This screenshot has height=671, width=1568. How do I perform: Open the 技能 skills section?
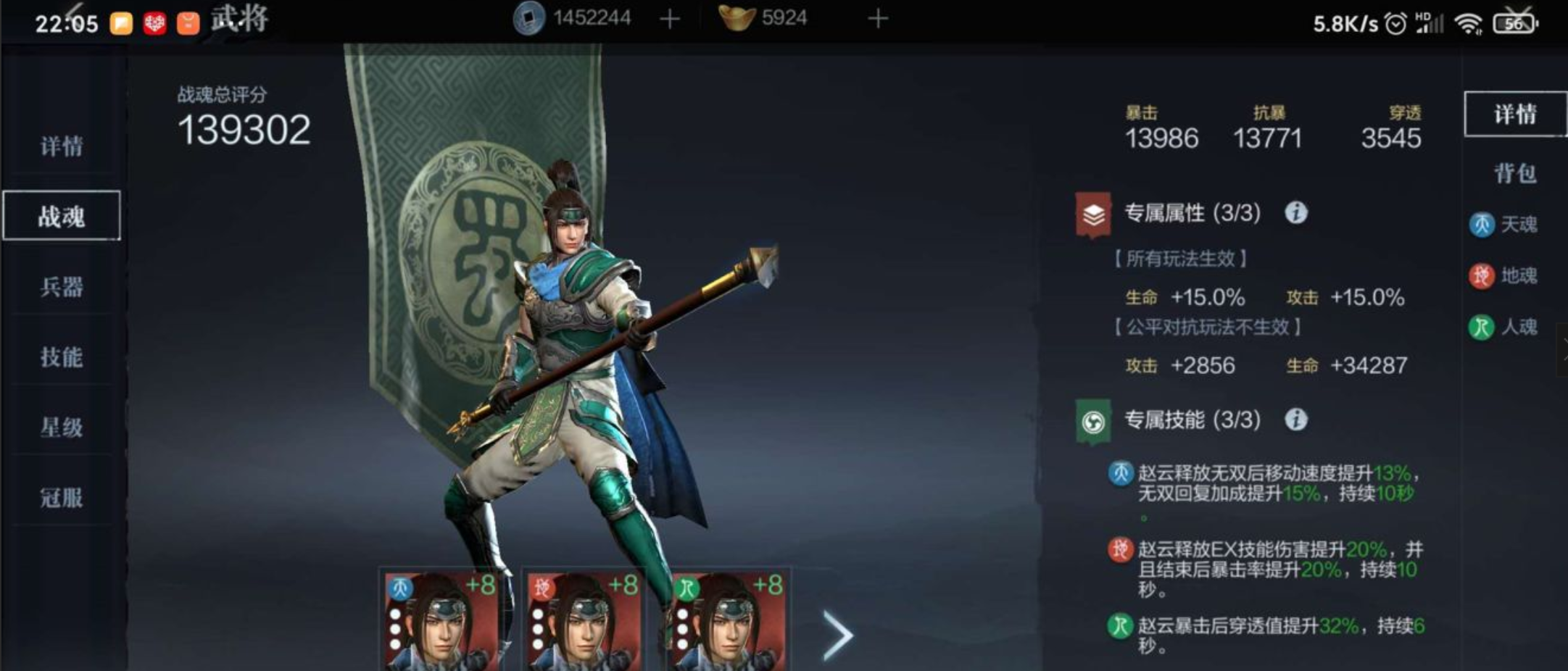[x=63, y=358]
